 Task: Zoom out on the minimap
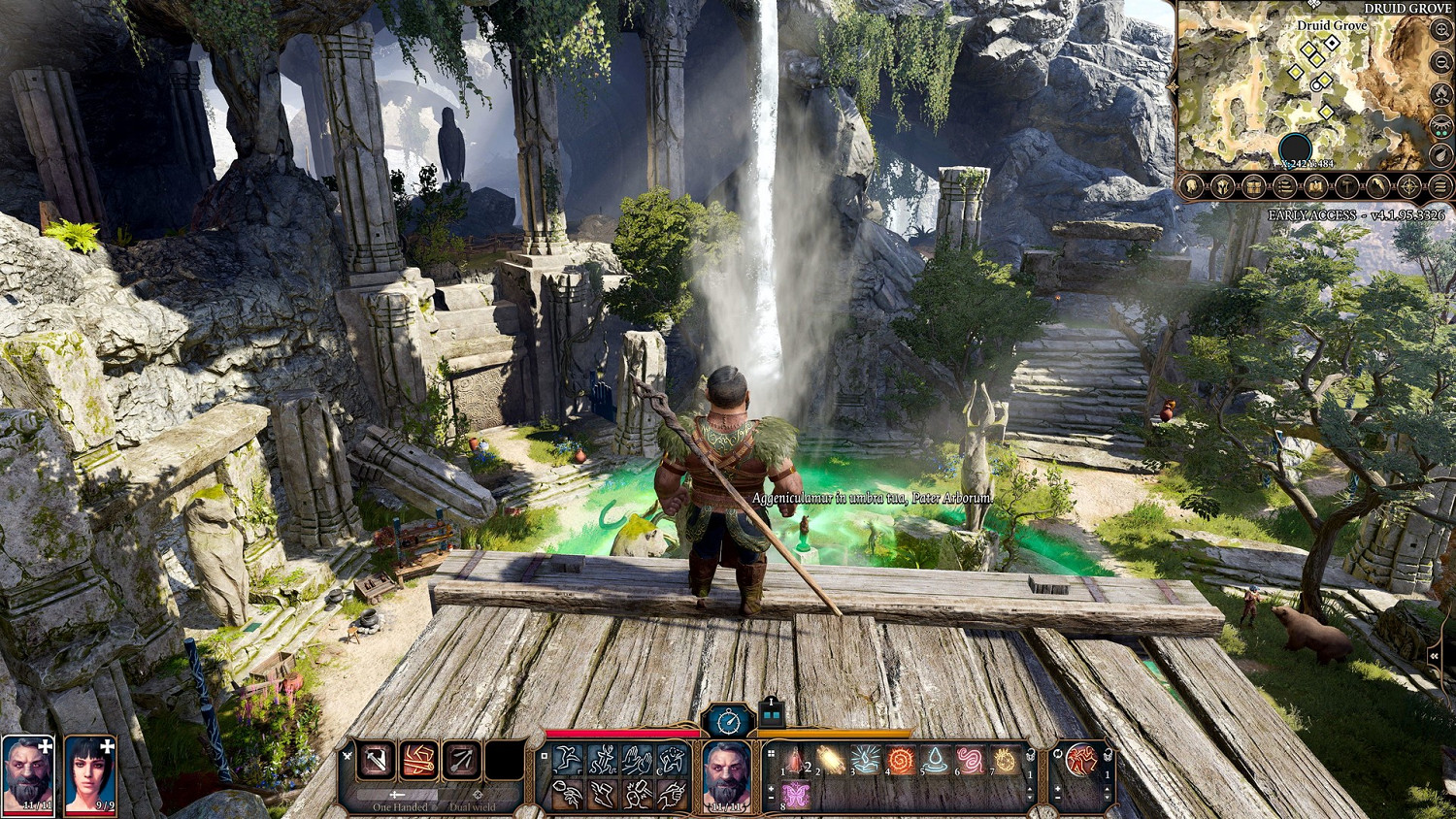[x=1441, y=62]
